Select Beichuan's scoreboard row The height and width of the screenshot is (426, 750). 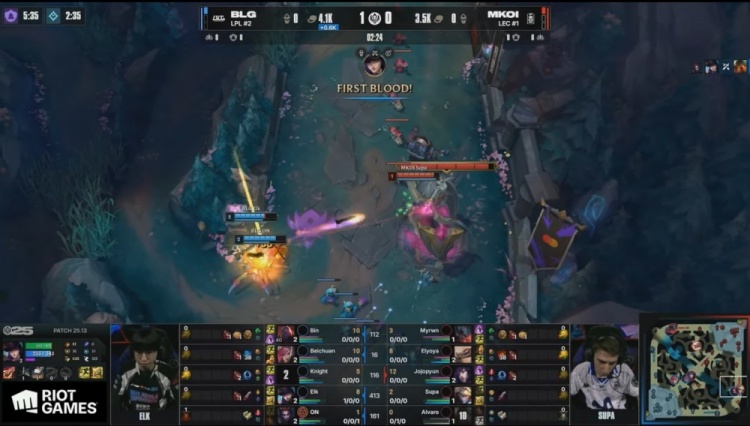pos(320,353)
